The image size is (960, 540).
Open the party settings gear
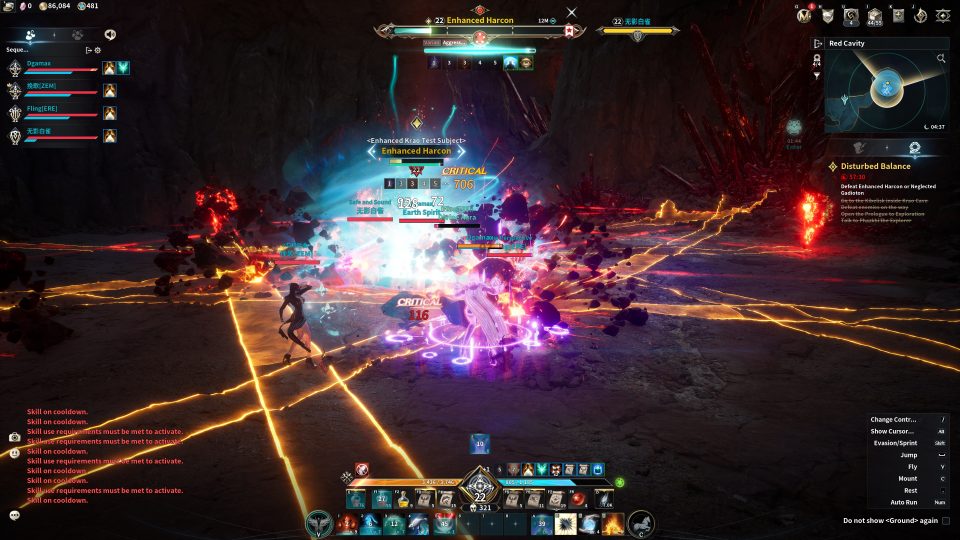pyautogui.click(x=98, y=49)
